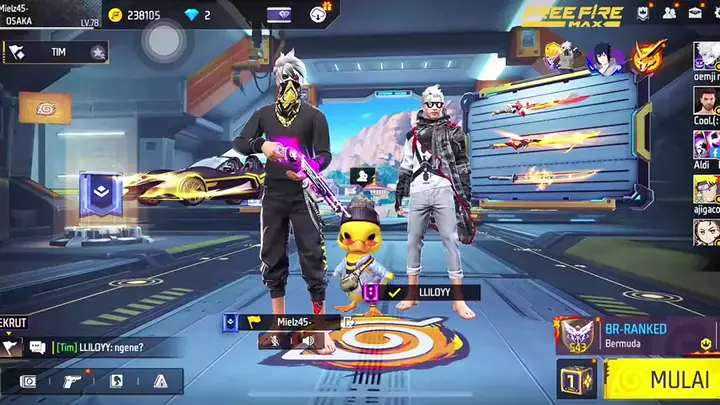Open the mail envelope icon
The width and height of the screenshot is (720, 405).
click(695, 13)
